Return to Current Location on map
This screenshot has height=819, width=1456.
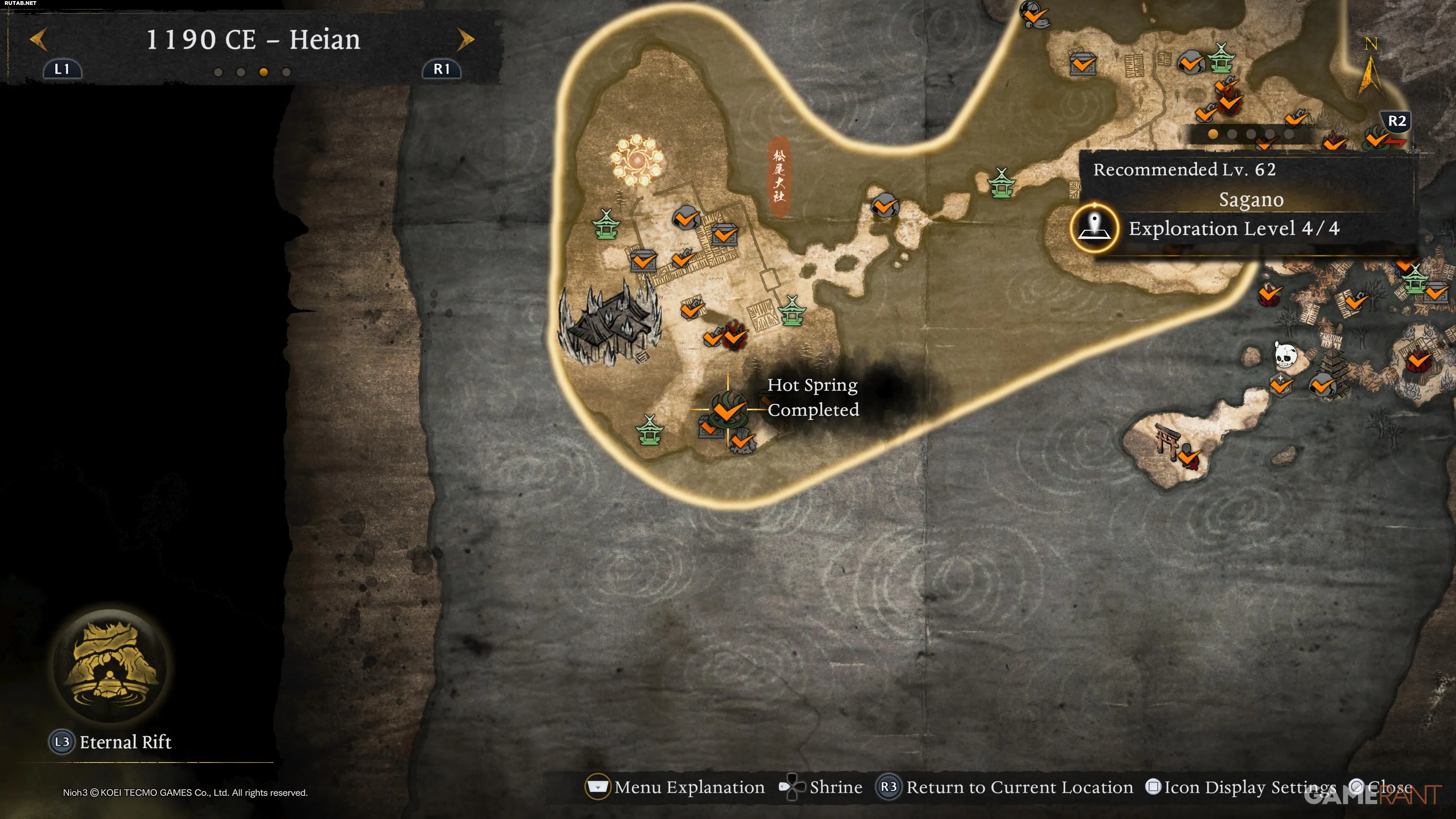tap(1005, 787)
